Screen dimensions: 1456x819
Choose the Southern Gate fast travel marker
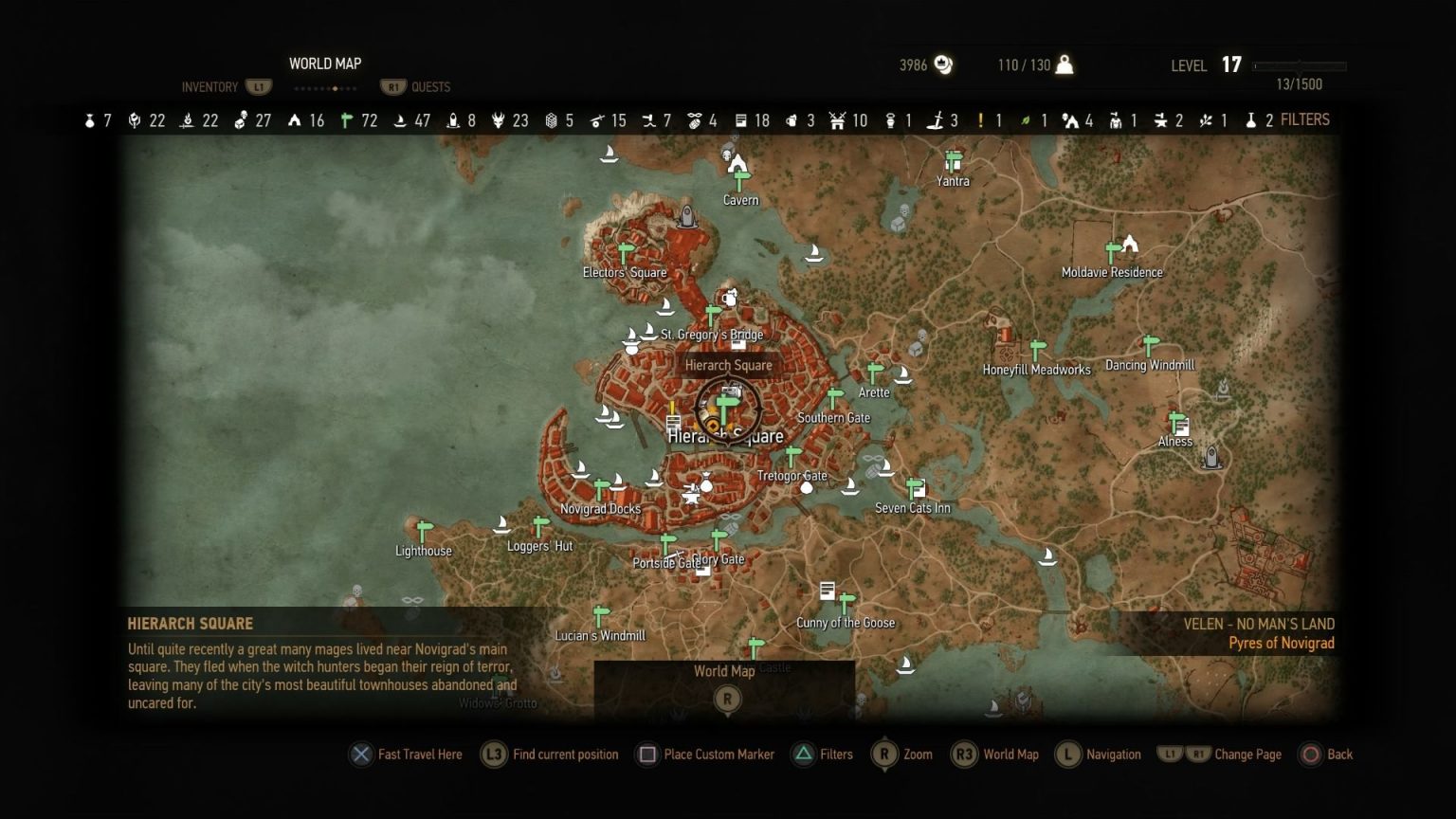pyautogui.click(x=835, y=398)
